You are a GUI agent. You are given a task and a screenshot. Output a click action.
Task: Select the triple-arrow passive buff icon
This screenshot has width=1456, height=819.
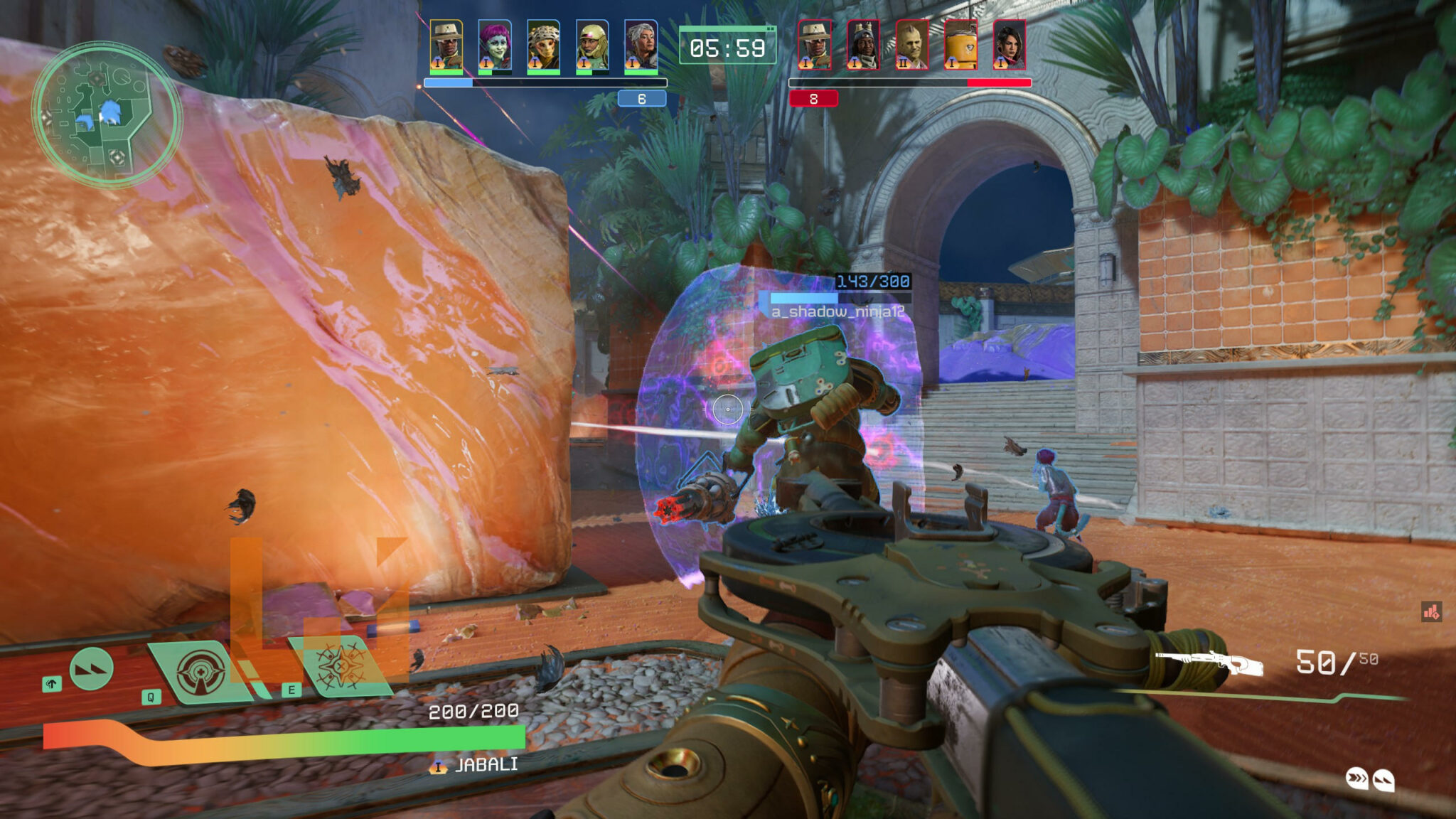click(x=1357, y=778)
